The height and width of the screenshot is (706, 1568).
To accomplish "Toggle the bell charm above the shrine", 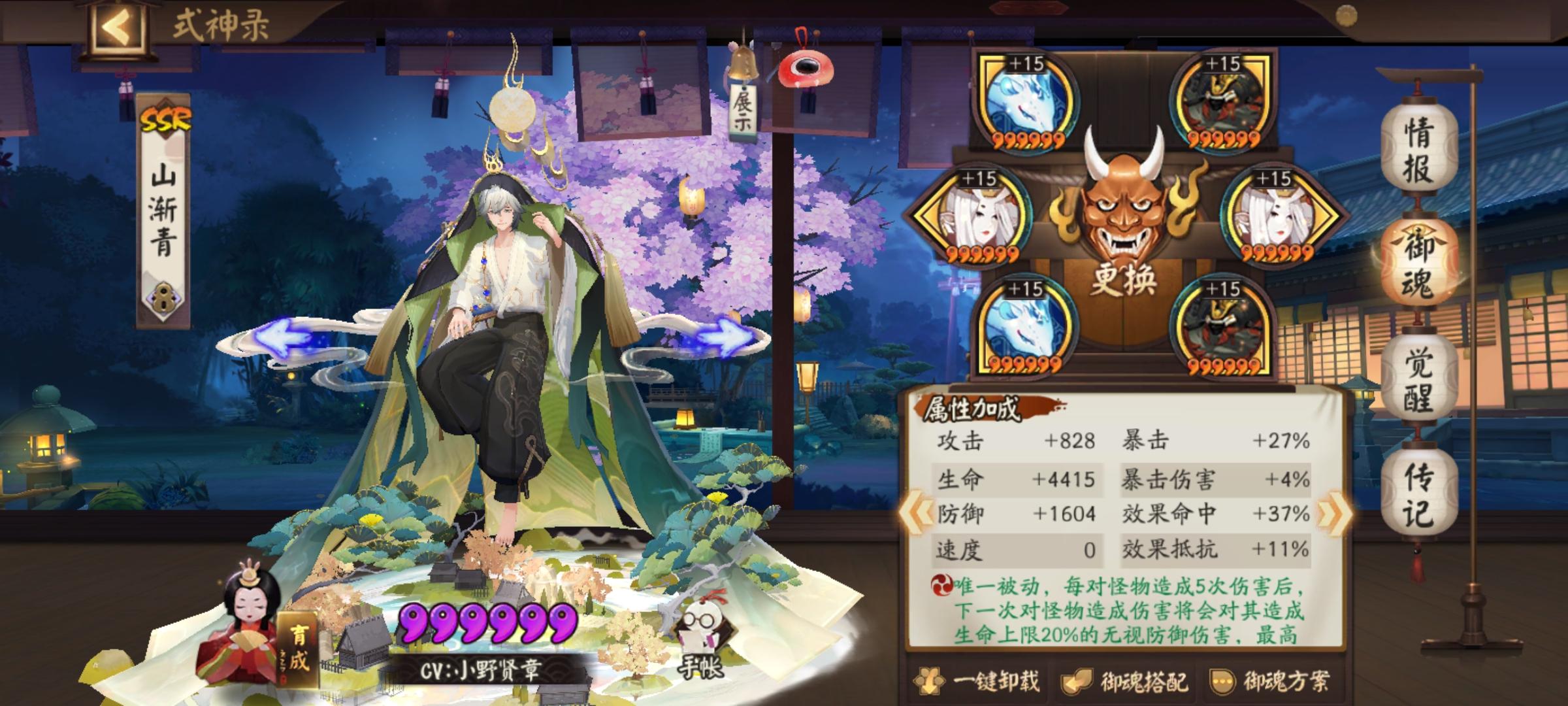I will (x=745, y=62).
